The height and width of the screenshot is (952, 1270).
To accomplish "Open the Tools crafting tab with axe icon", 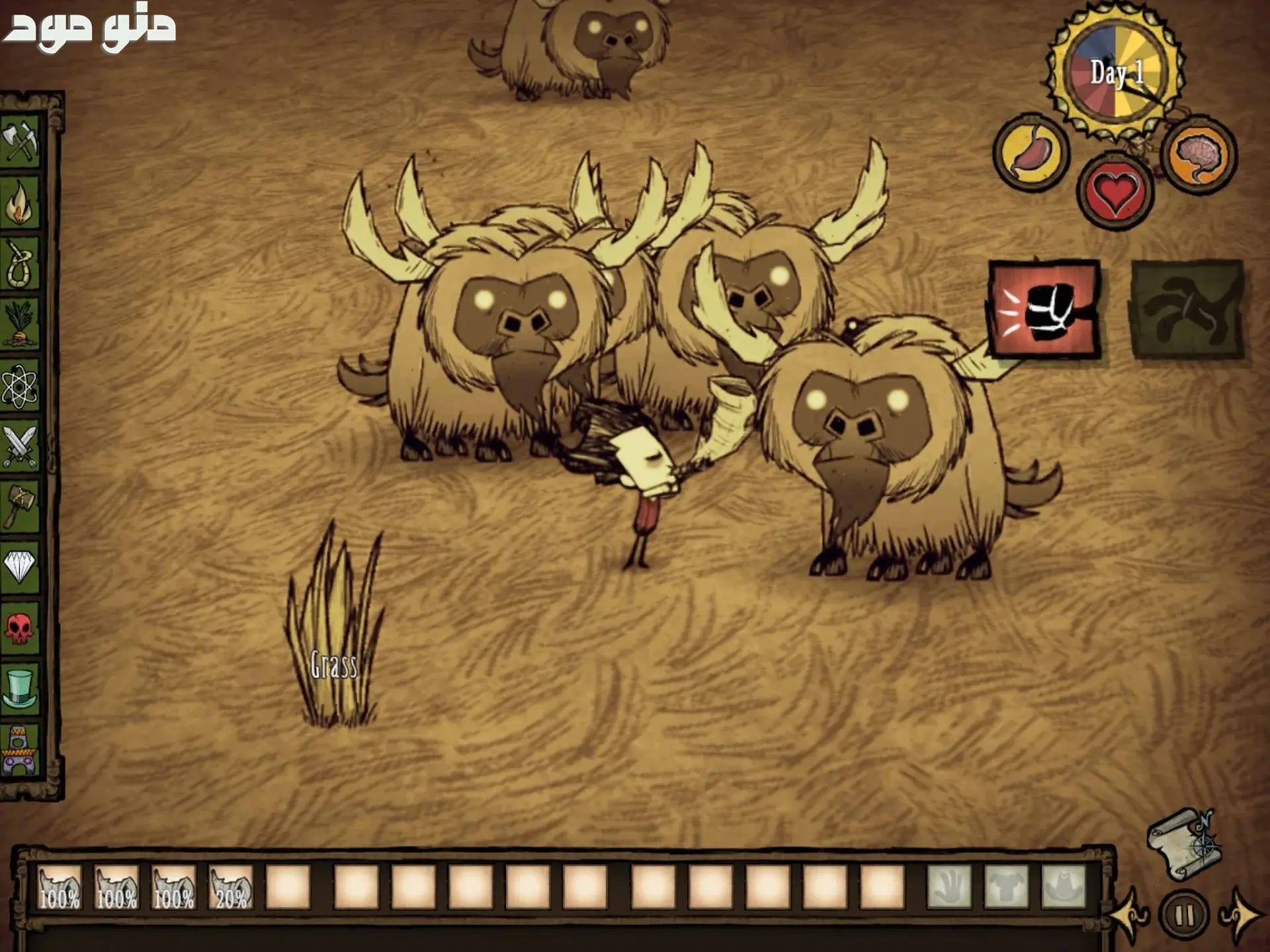I will click(20, 141).
